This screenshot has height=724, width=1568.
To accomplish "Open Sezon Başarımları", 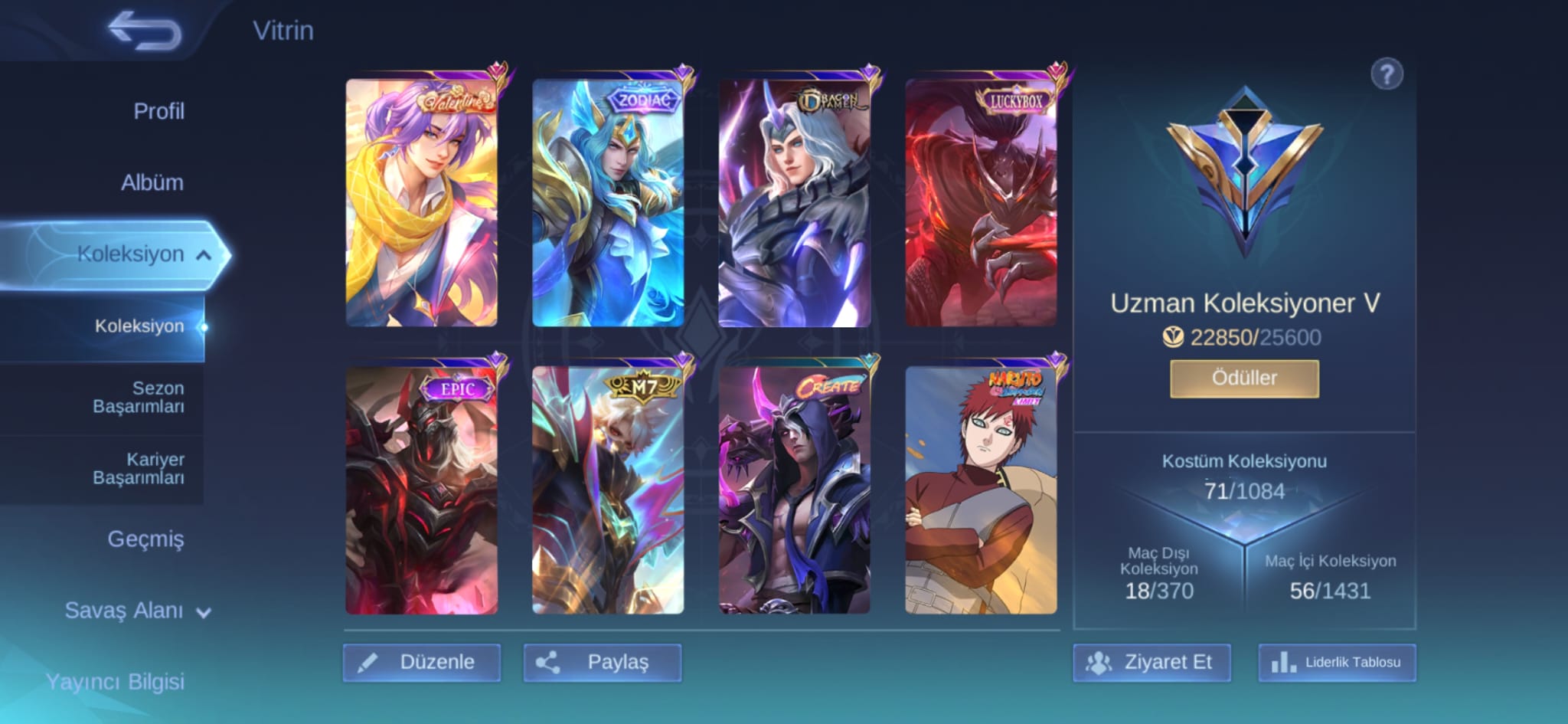I will pyautogui.click(x=138, y=397).
